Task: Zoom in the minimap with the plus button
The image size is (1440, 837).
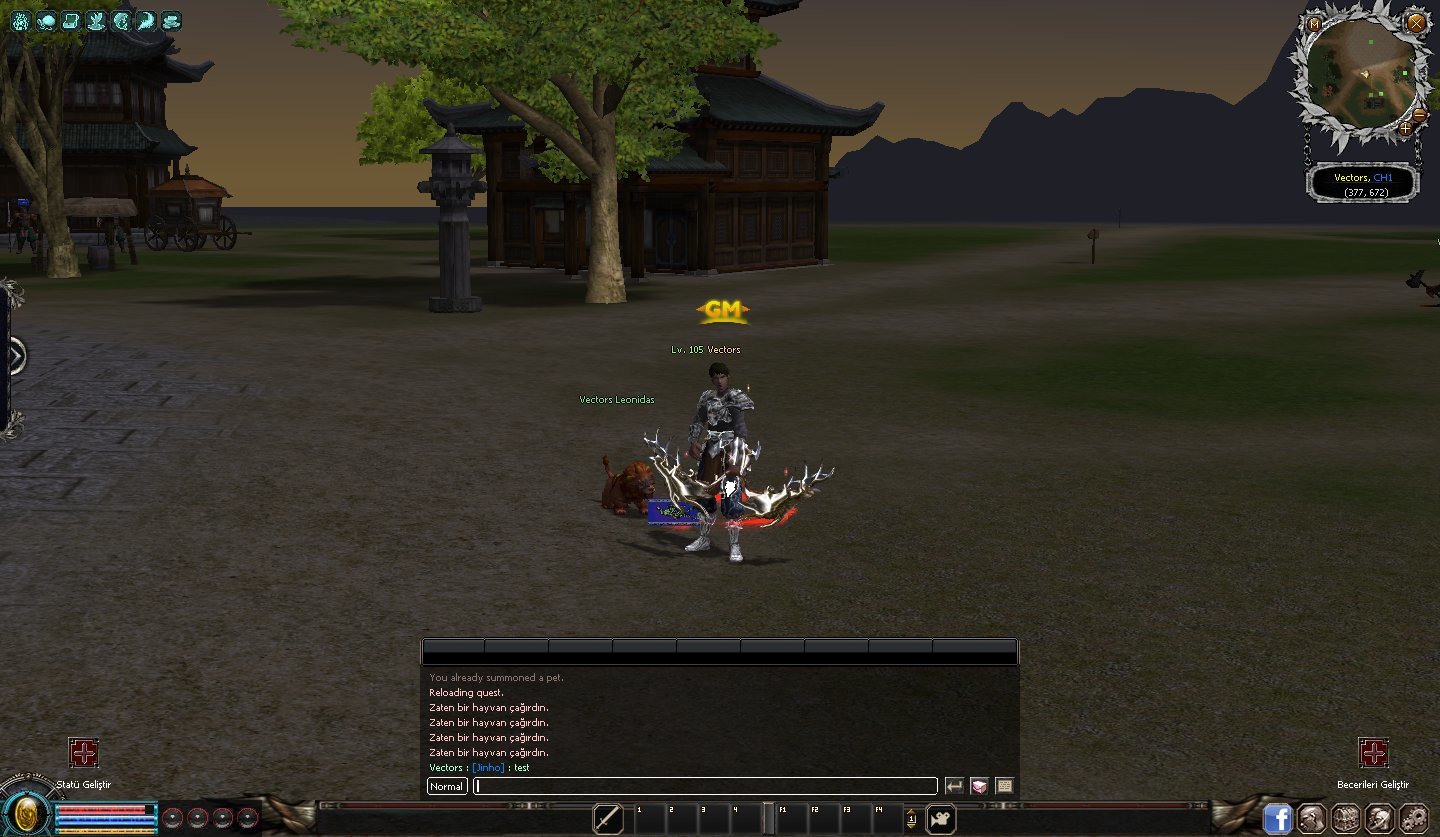Action: [1406, 128]
